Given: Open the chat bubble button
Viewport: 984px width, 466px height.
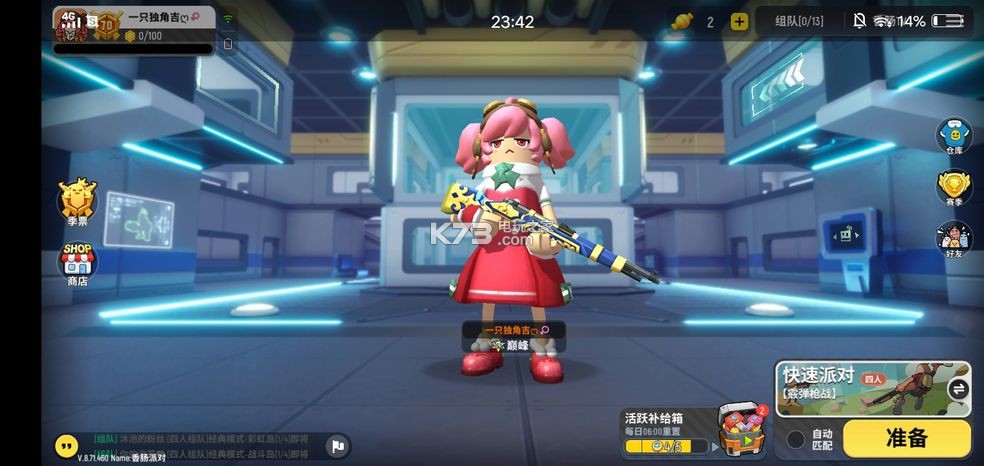Looking at the screenshot, I should tap(67, 446).
